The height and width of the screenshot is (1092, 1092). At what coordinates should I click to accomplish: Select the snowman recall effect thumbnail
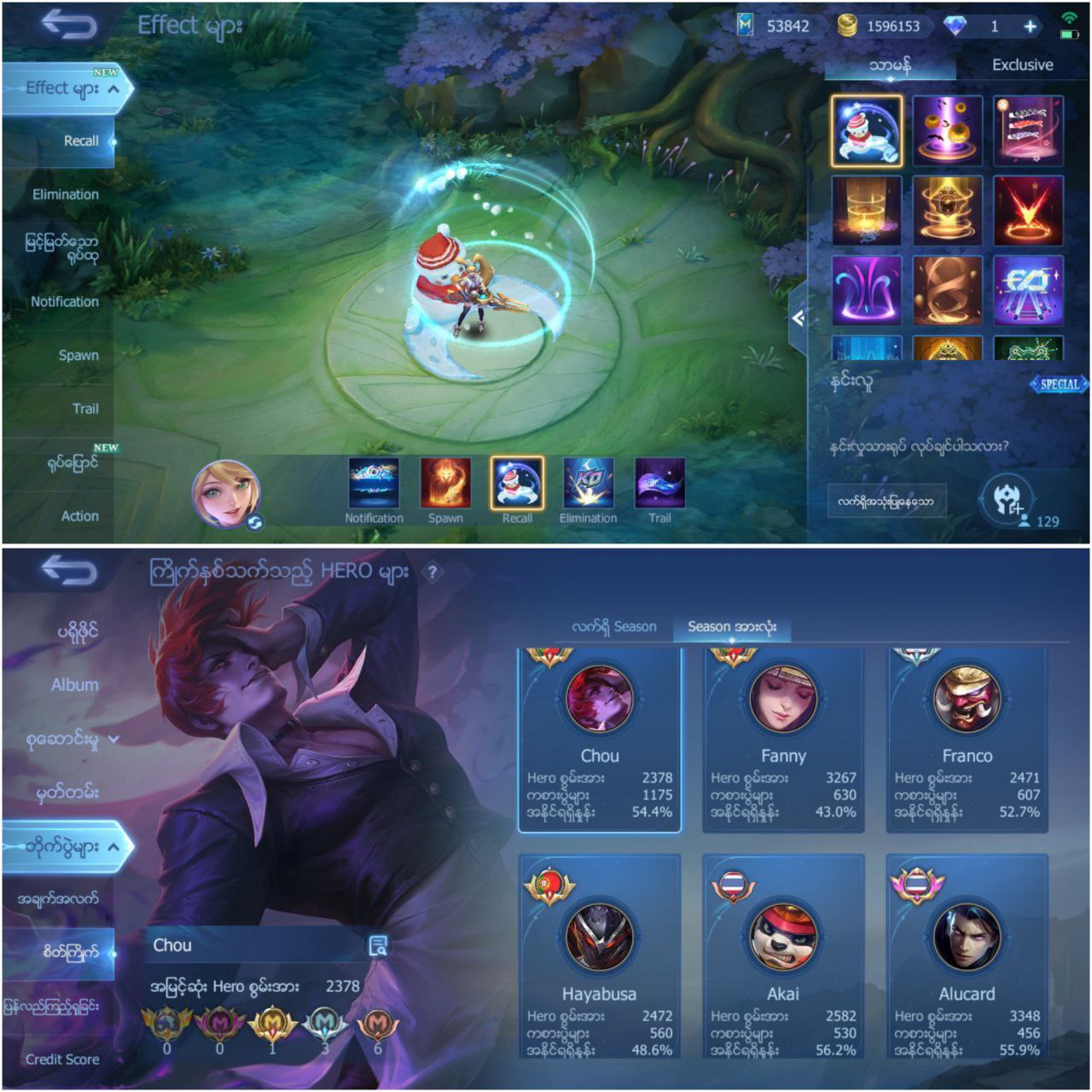866,131
